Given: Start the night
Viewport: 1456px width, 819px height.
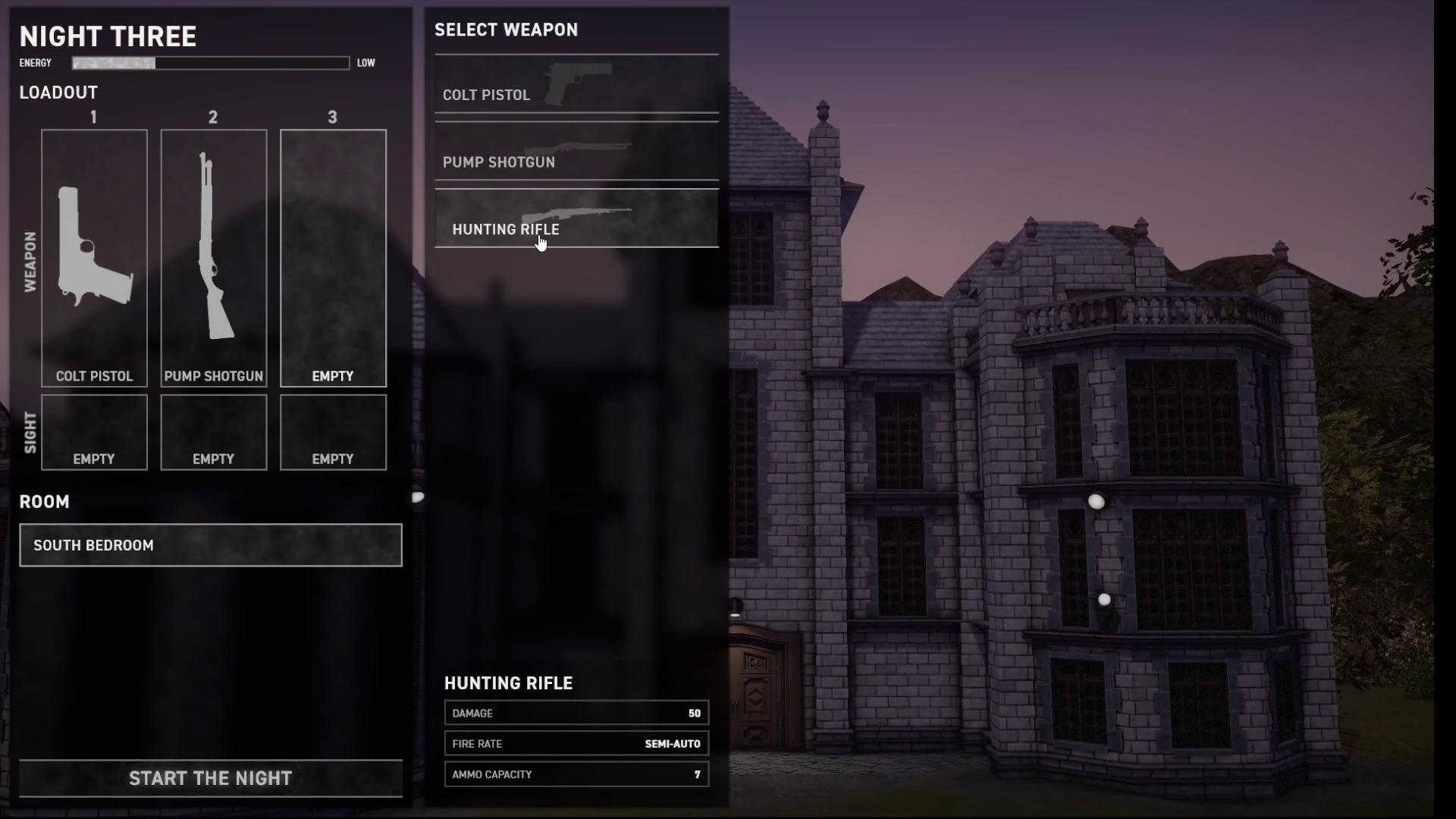Looking at the screenshot, I should pyautogui.click(x=210, y=778).
